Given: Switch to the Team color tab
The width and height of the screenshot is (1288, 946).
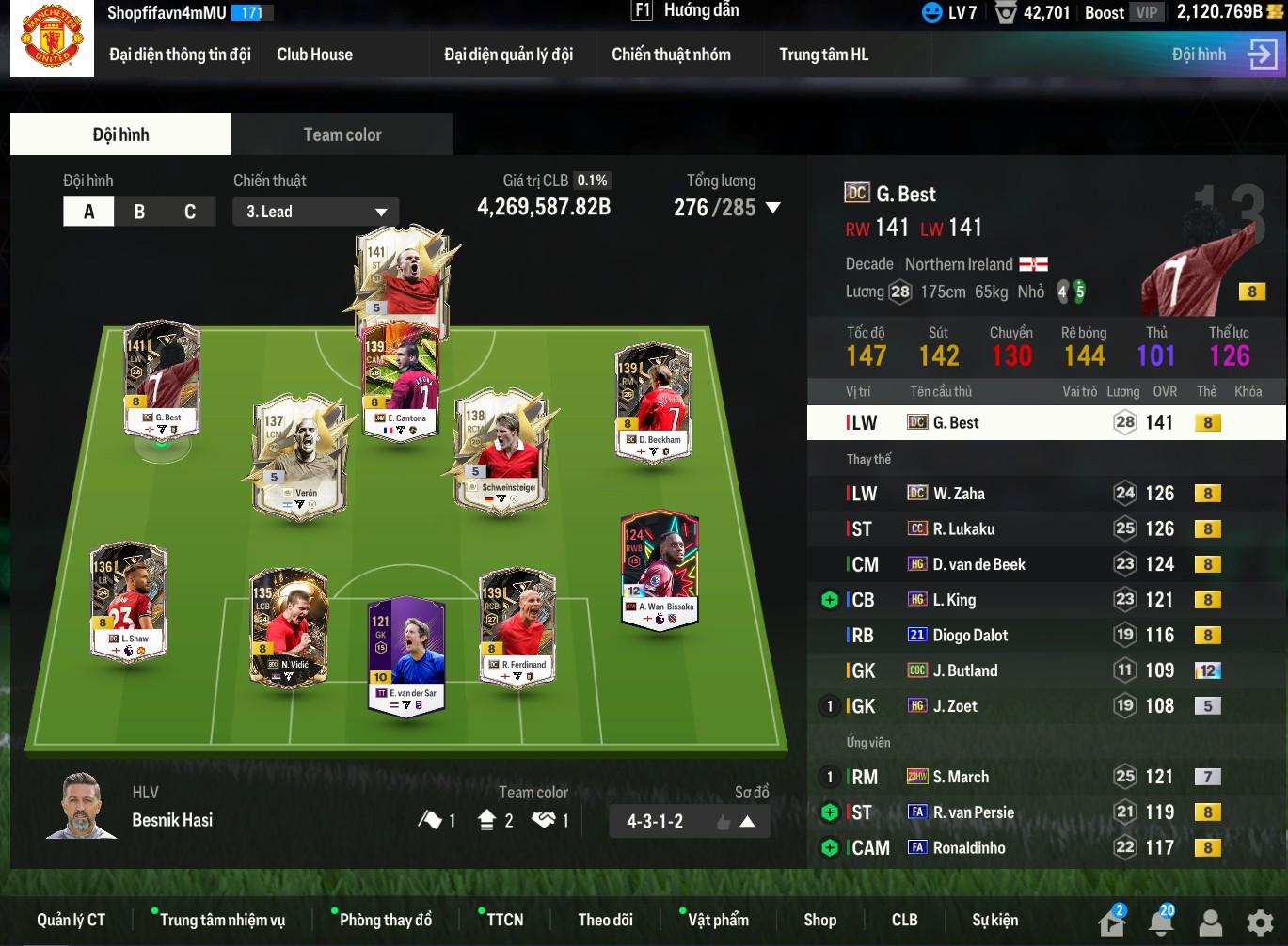Looking at the screenshot, I should coord(342,134).
